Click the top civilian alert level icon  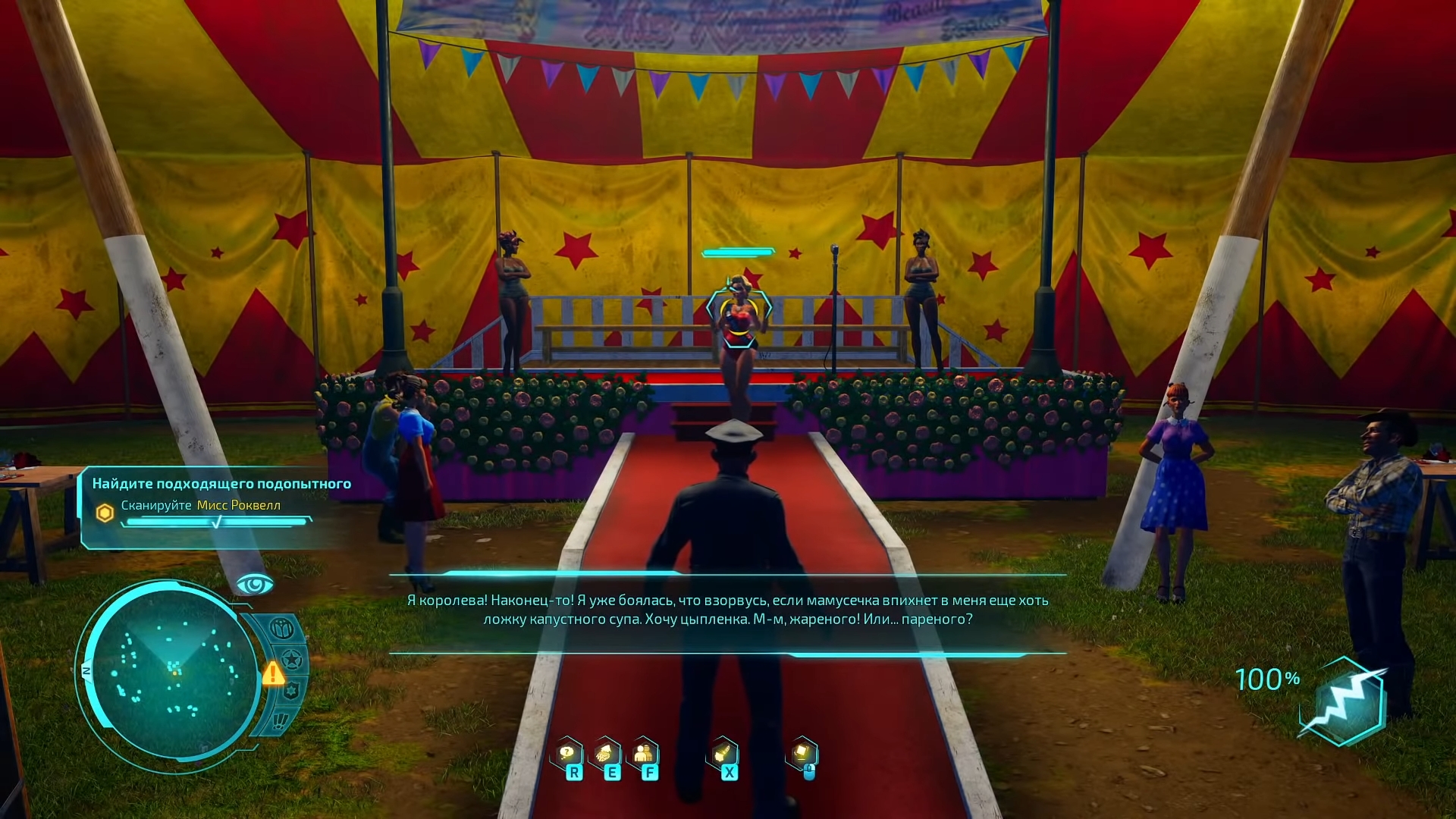coord(281,629)
